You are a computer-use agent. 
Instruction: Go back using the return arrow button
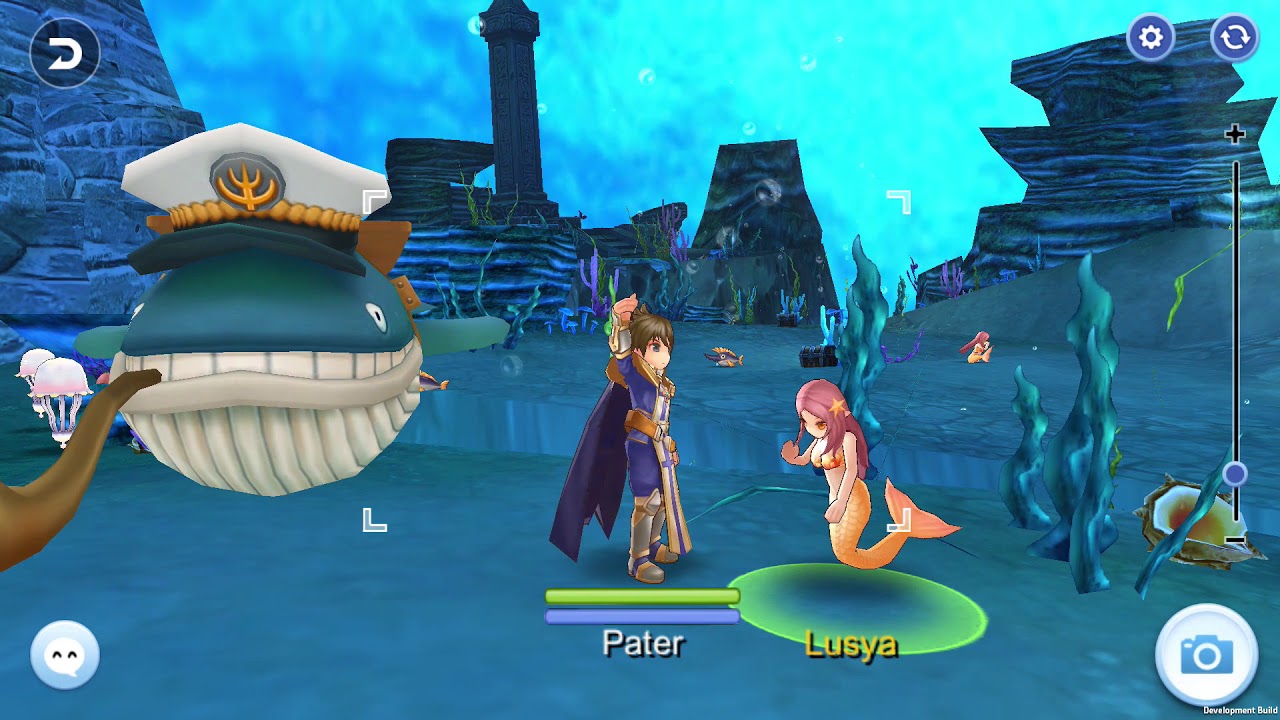pyautogui.click(x=65, y=54)
